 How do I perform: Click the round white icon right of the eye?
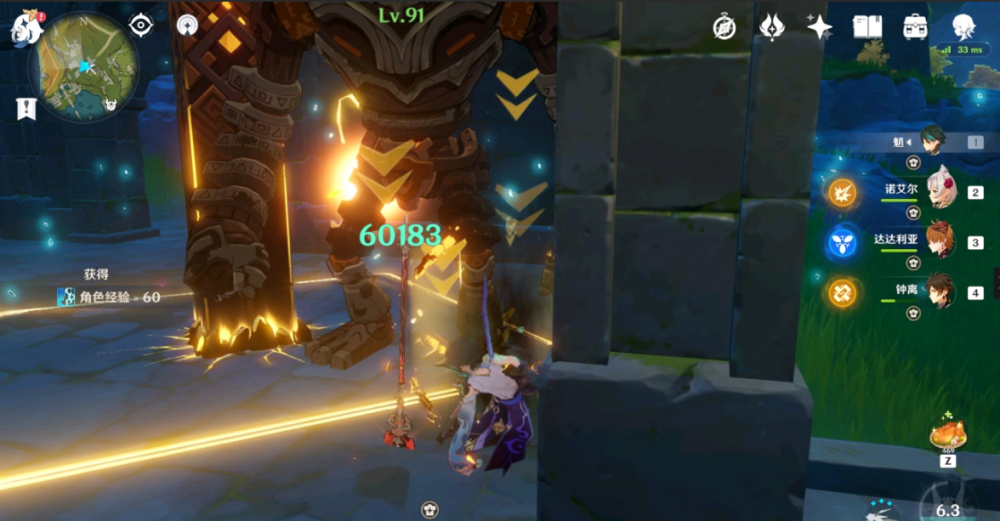(x=186, y=25)
